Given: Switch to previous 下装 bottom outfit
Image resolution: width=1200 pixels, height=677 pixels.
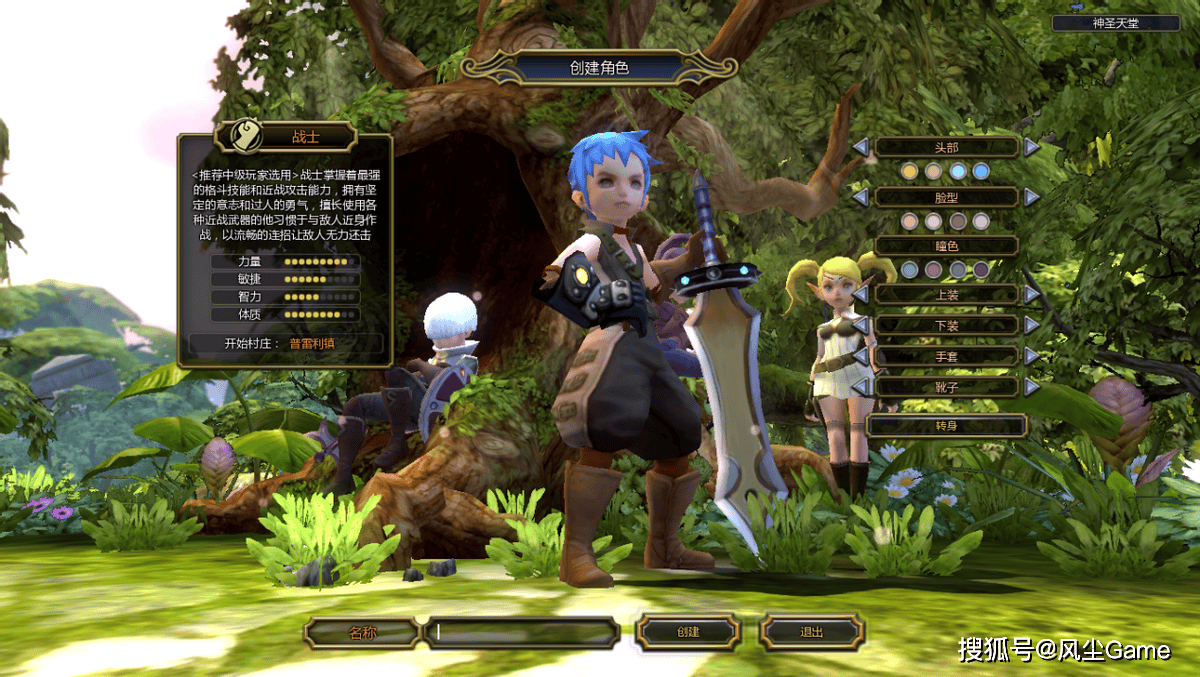Looking at the screenshot, I should pyautogui.click(x=860, y=325).
